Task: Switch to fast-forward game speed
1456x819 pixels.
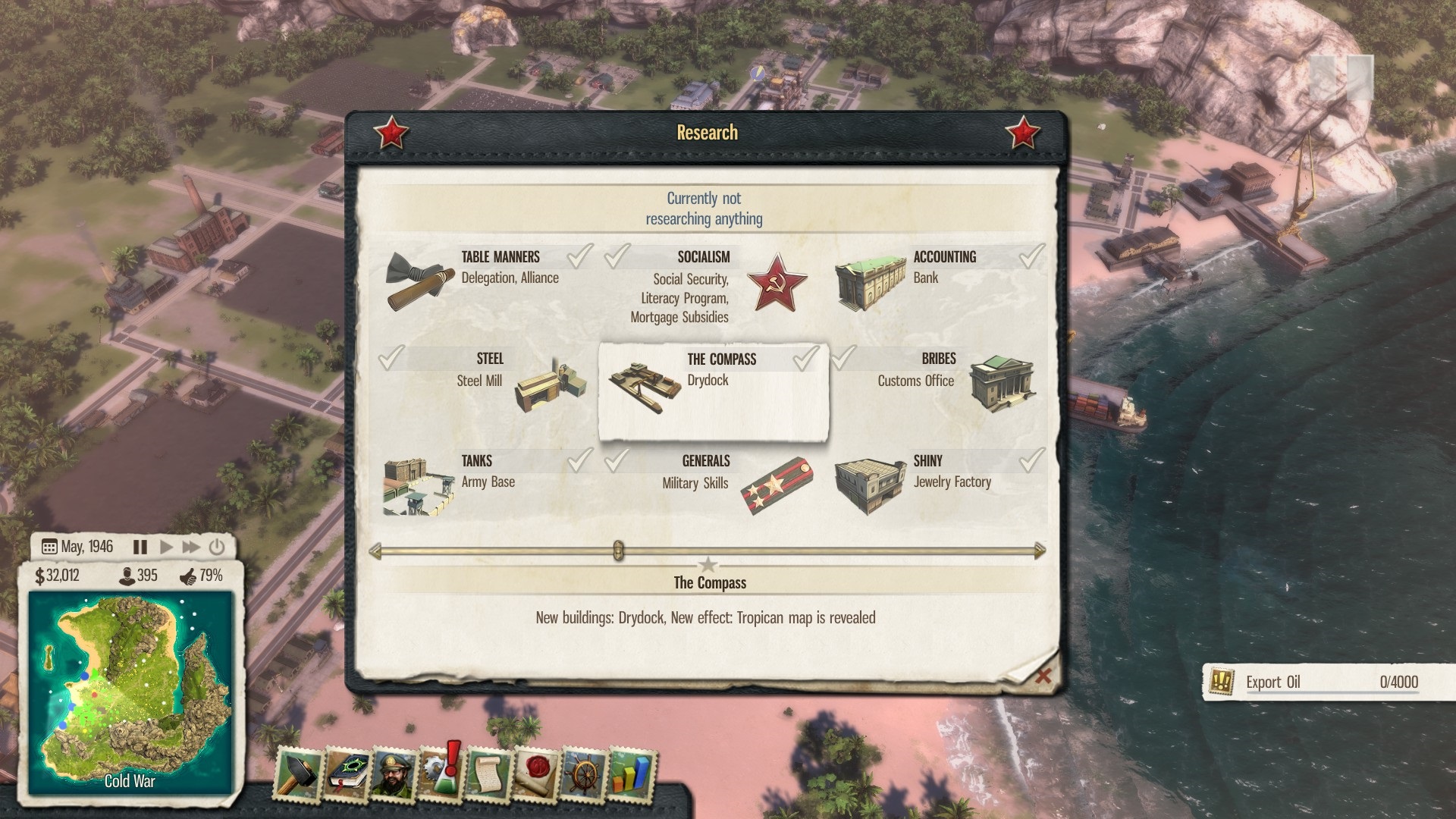Action: (191, 547)
